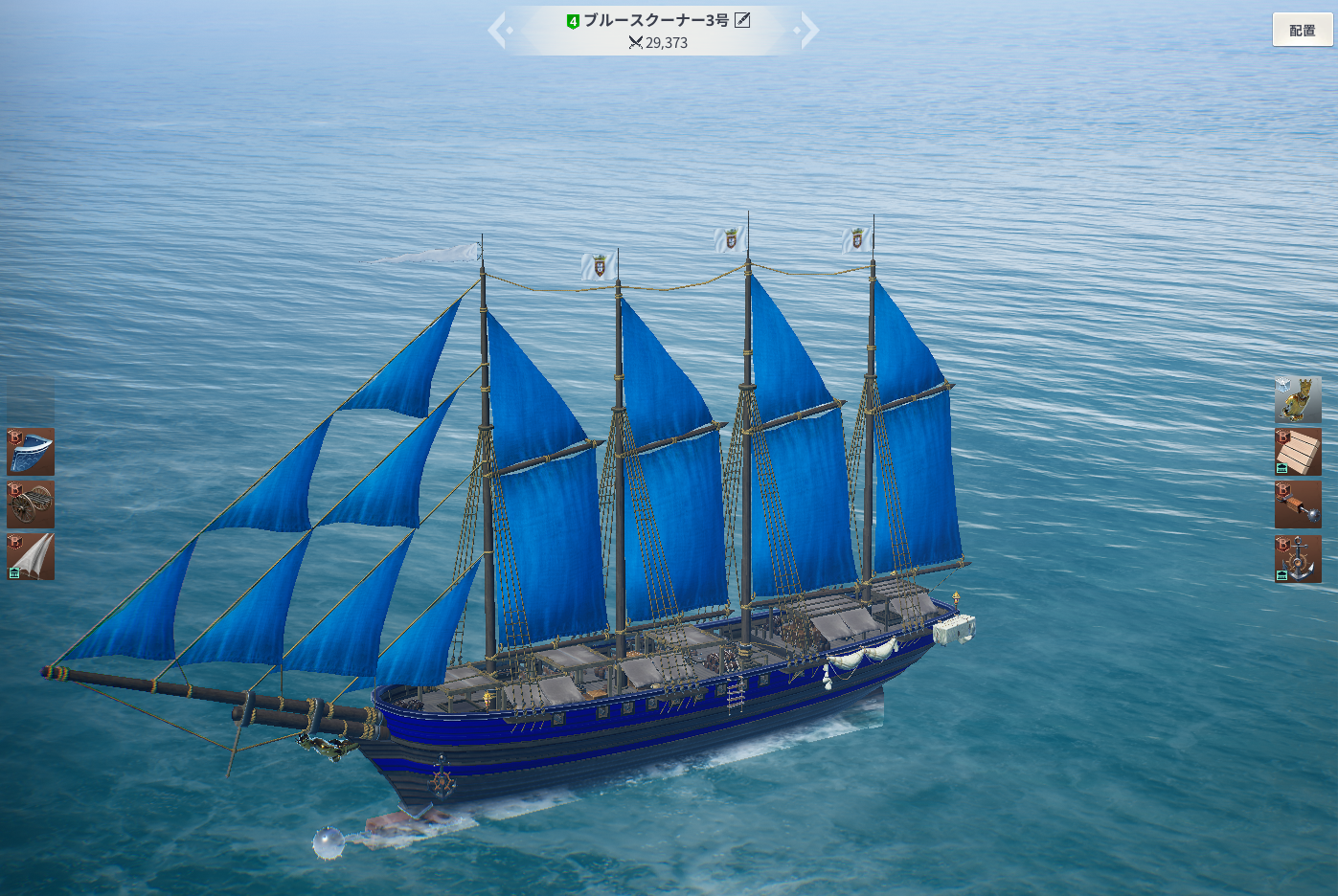
Task: Open the wooden planks equipment slot
Action: [x=1298, y=452]
